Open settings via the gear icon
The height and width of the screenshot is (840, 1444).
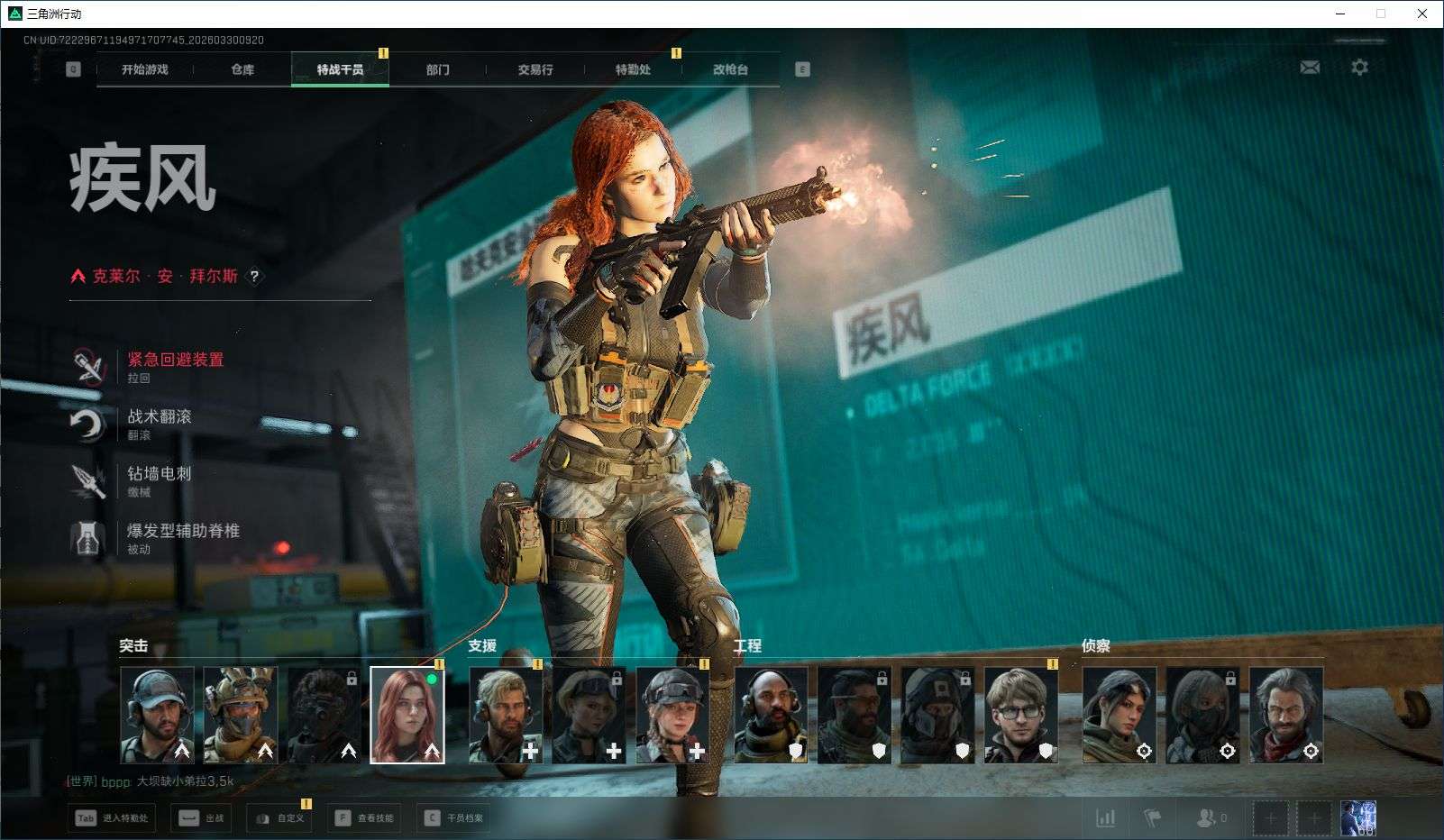tap(1359, 68)
